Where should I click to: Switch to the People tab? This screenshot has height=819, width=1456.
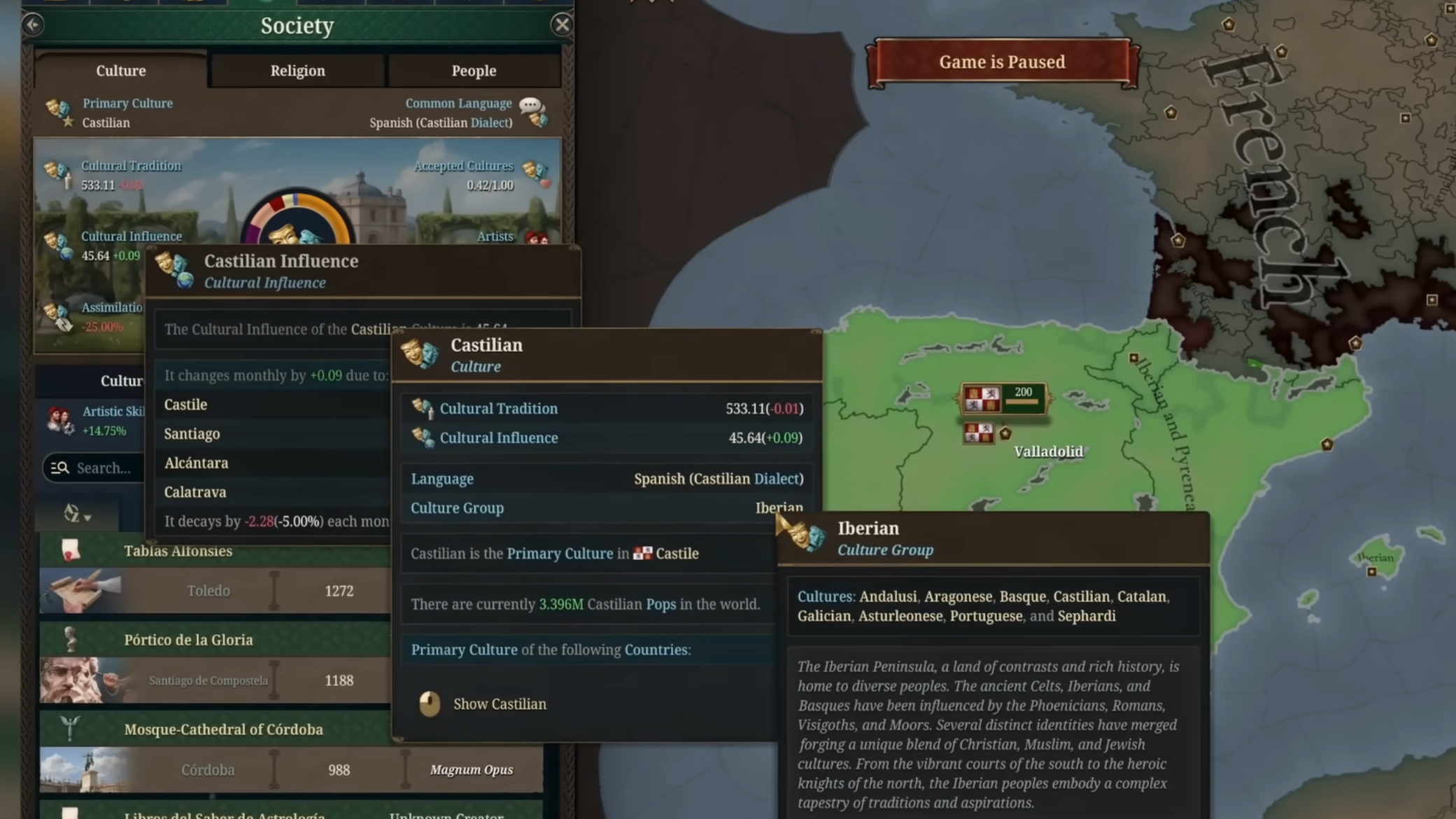point(474,70)
